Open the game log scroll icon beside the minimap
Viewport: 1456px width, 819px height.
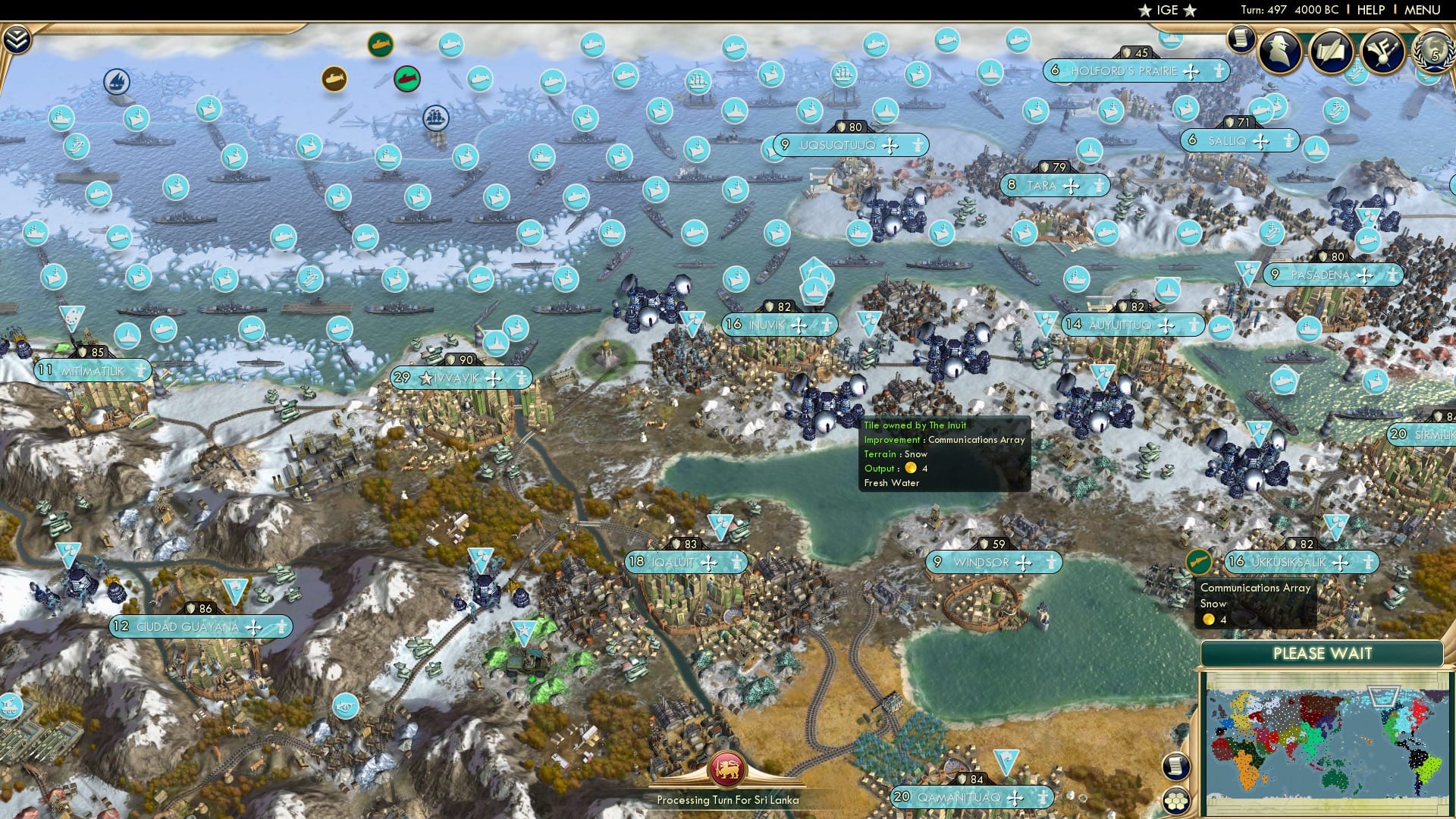[1175, 765]
